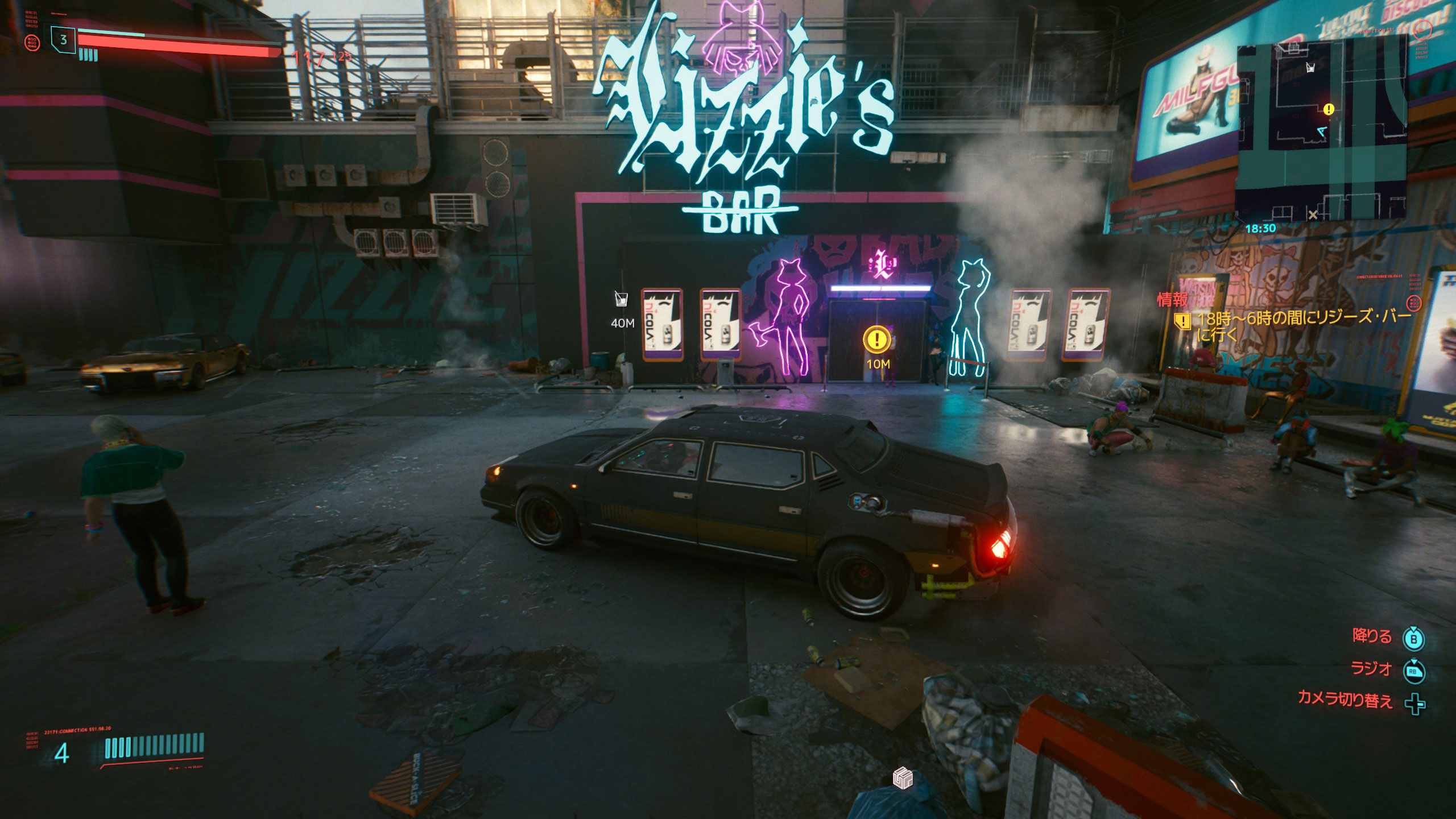Select the yellow quest marker on the minimap

click(x=1329, y=109)
